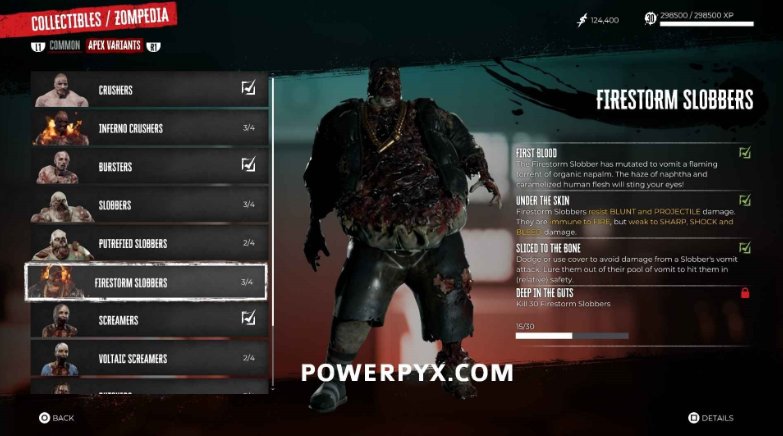Open the Putrefied Slobbers entry
Image resolution: width=783 pixels, height=436 pixels.
[x=148, y=243]
